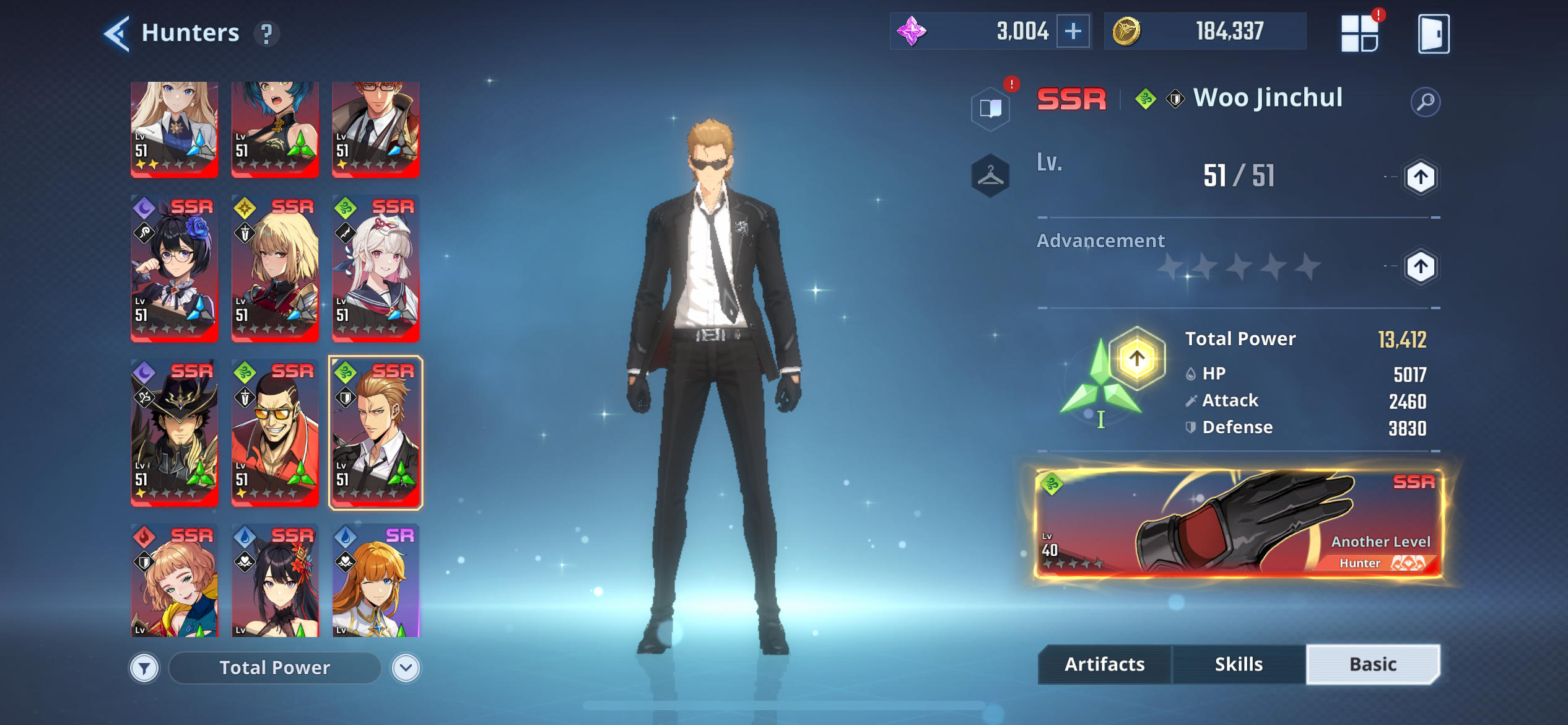
Task: Open the Hunters help question mark
Action: 267,34
